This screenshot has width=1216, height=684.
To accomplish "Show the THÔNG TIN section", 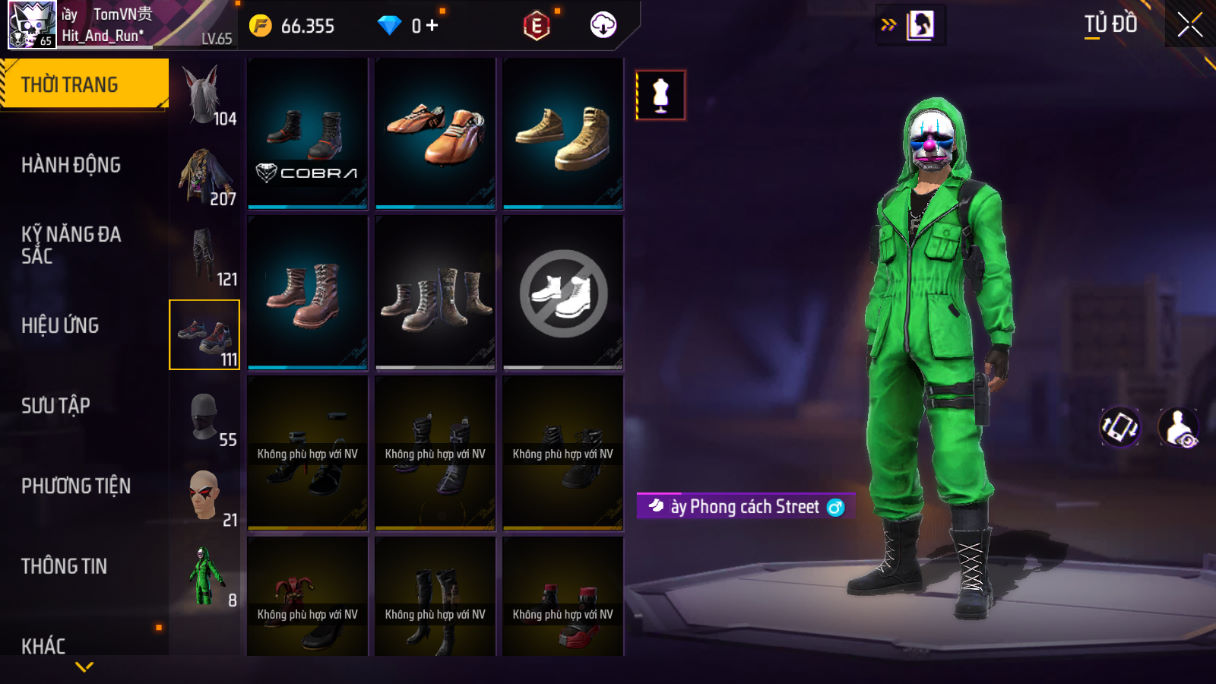I will click(x=64, y=566).
